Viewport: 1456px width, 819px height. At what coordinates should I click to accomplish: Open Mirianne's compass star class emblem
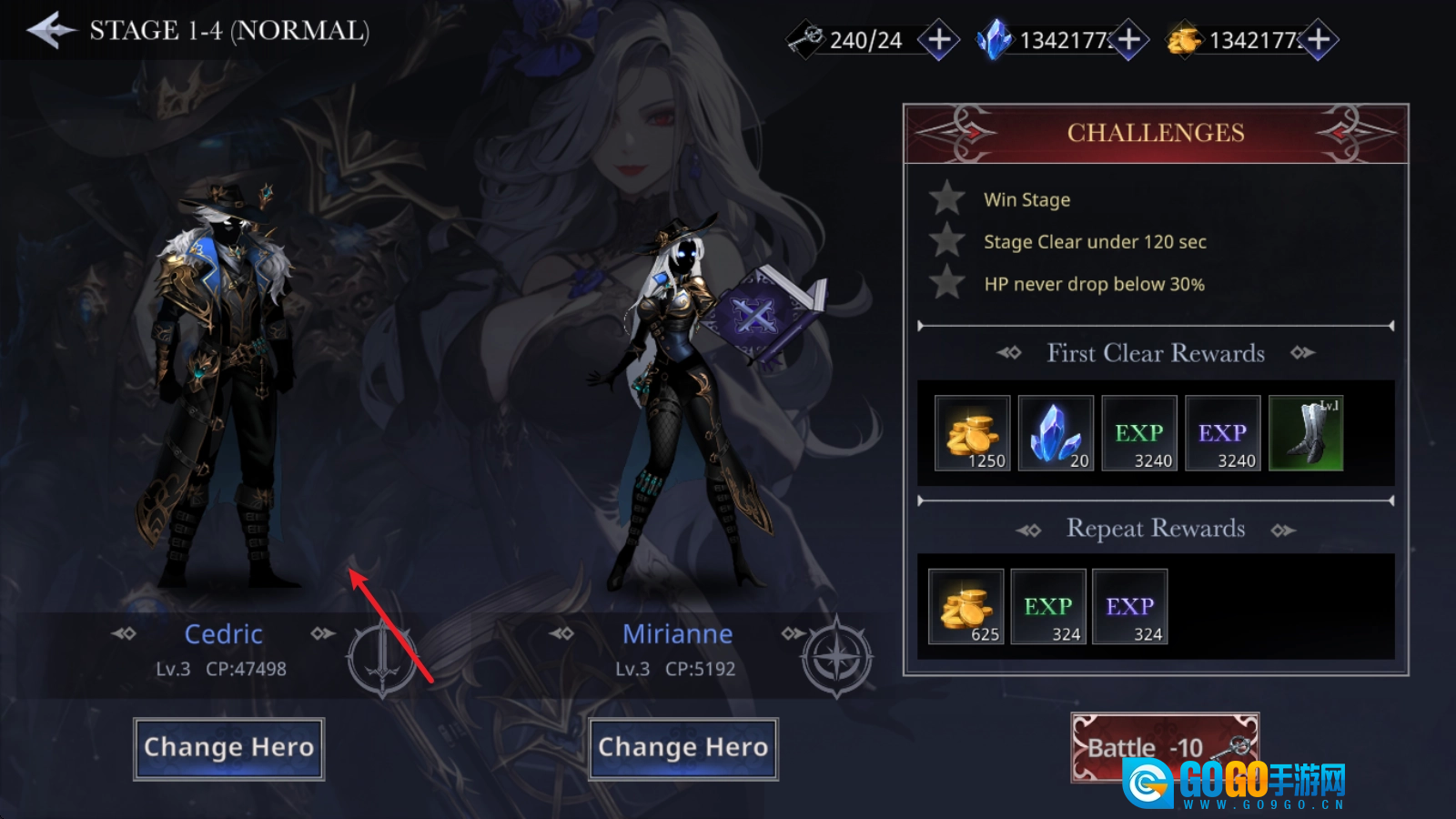pyautogui.click(x=836, y=656)
